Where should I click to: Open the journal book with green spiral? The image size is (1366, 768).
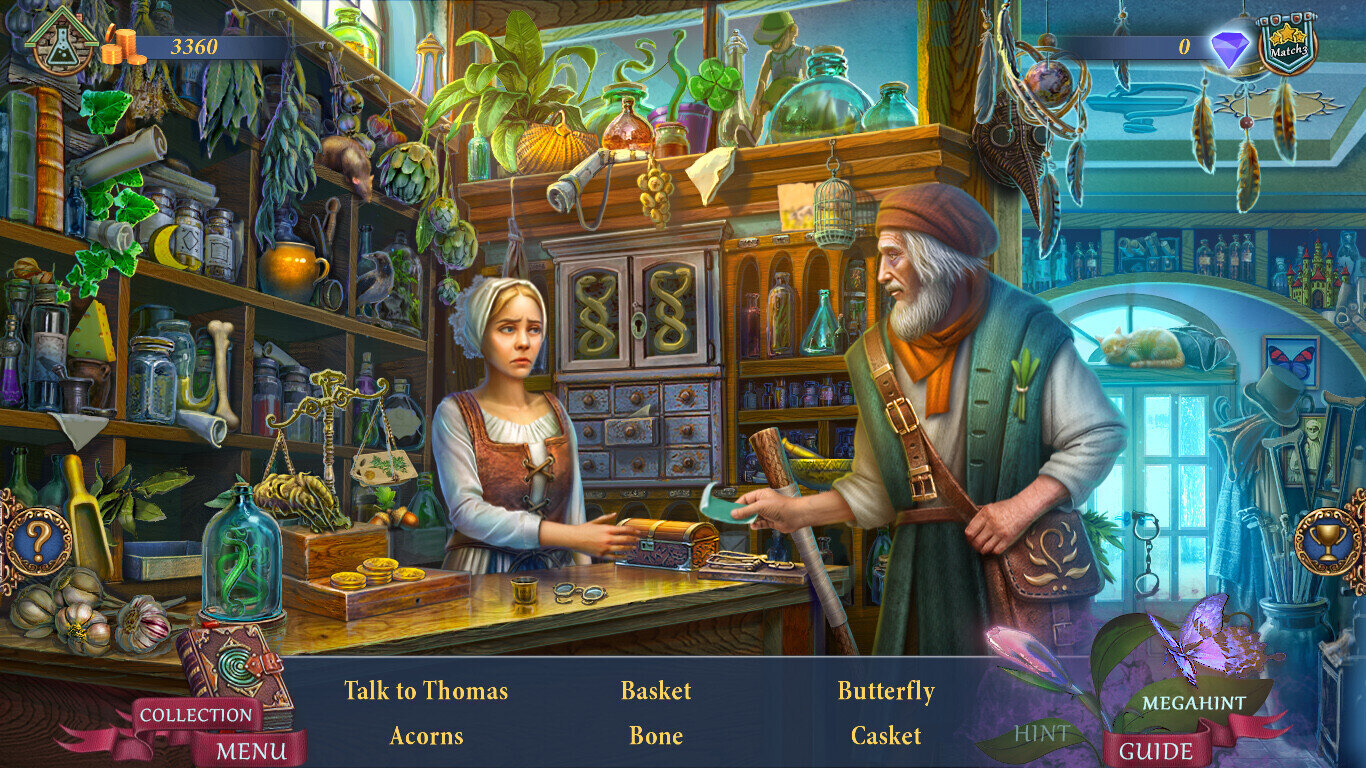233,667
